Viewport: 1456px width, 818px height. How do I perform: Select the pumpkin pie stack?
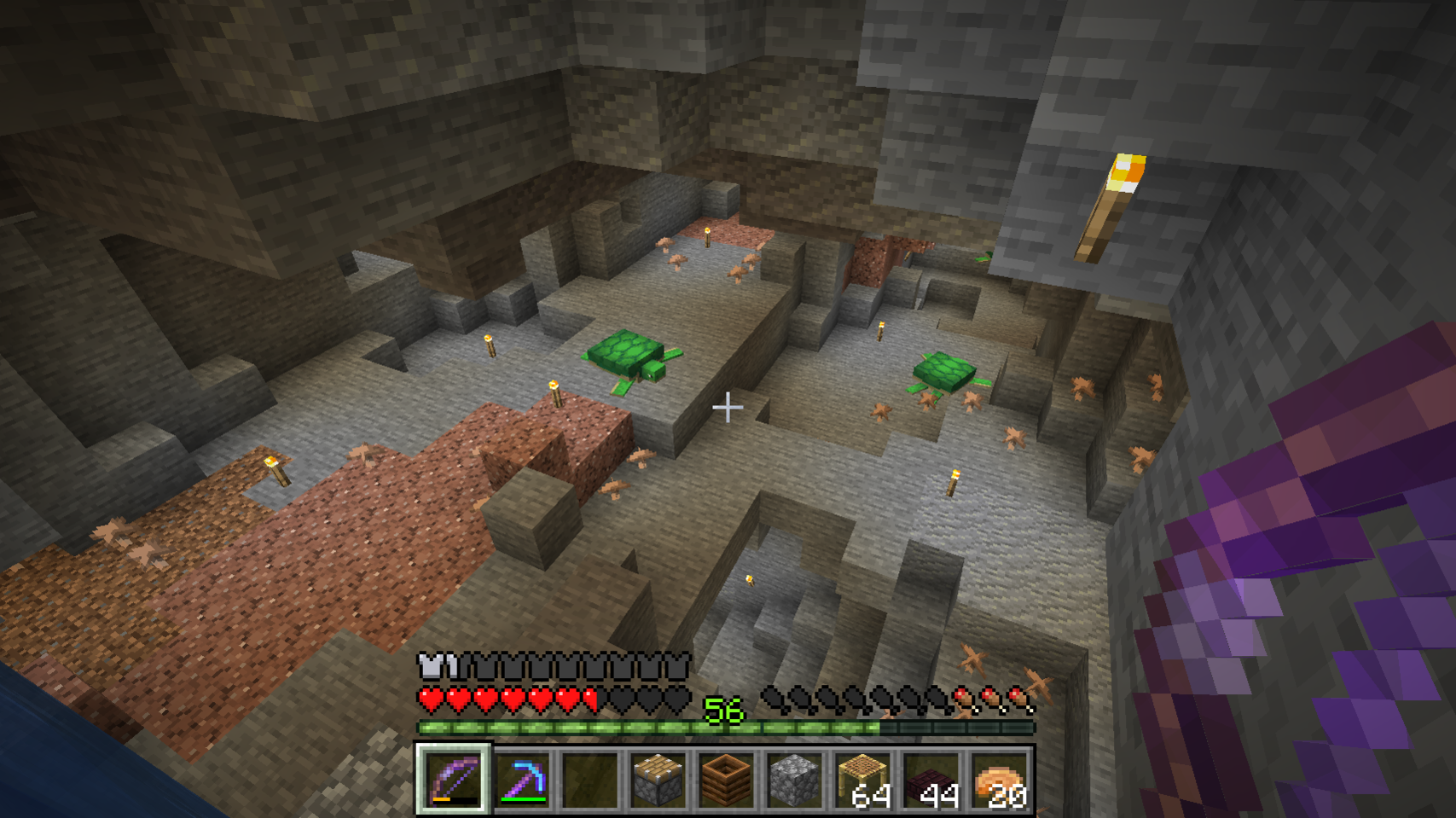(999, 779)
